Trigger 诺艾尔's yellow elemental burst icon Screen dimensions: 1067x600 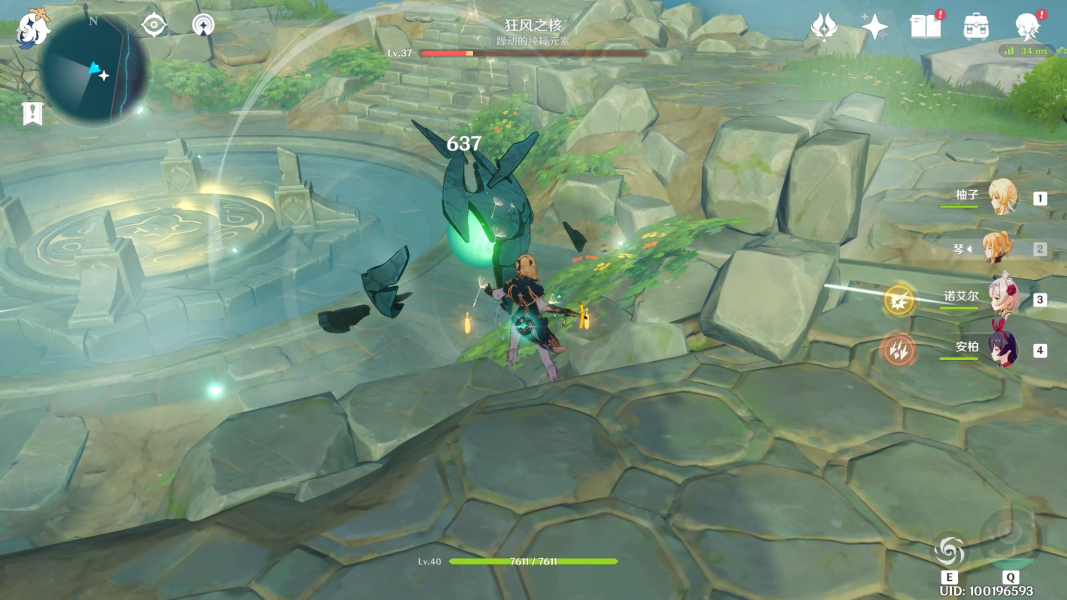[x=898, y=299]
